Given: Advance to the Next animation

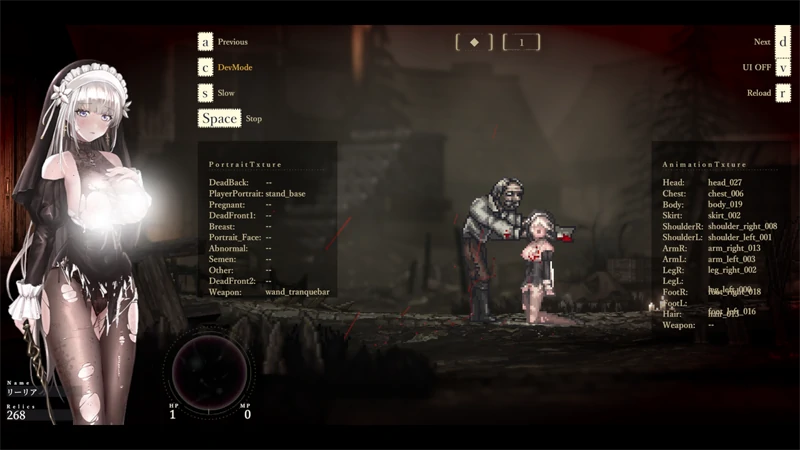Looking at the screenshot, I should coord(783,42).
